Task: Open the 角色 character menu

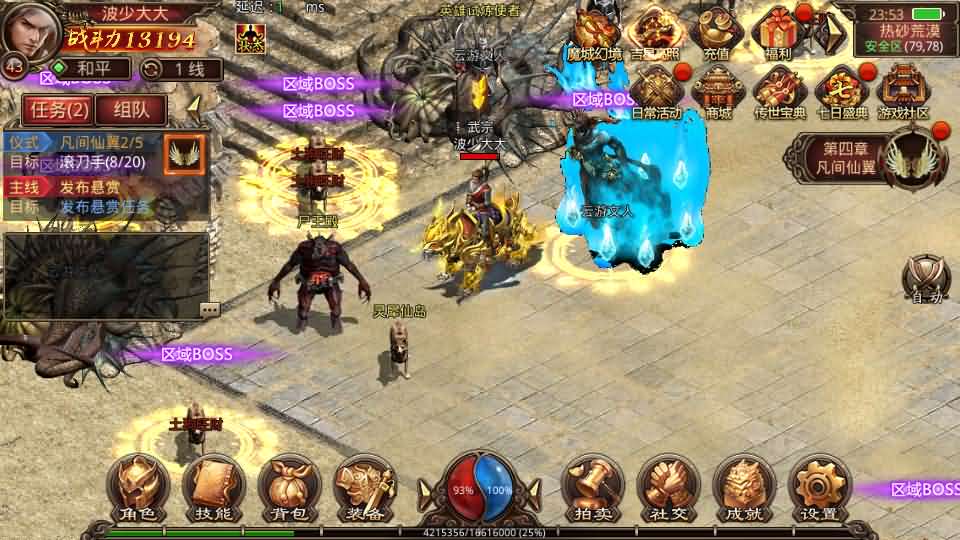Action: pos(138,488)
